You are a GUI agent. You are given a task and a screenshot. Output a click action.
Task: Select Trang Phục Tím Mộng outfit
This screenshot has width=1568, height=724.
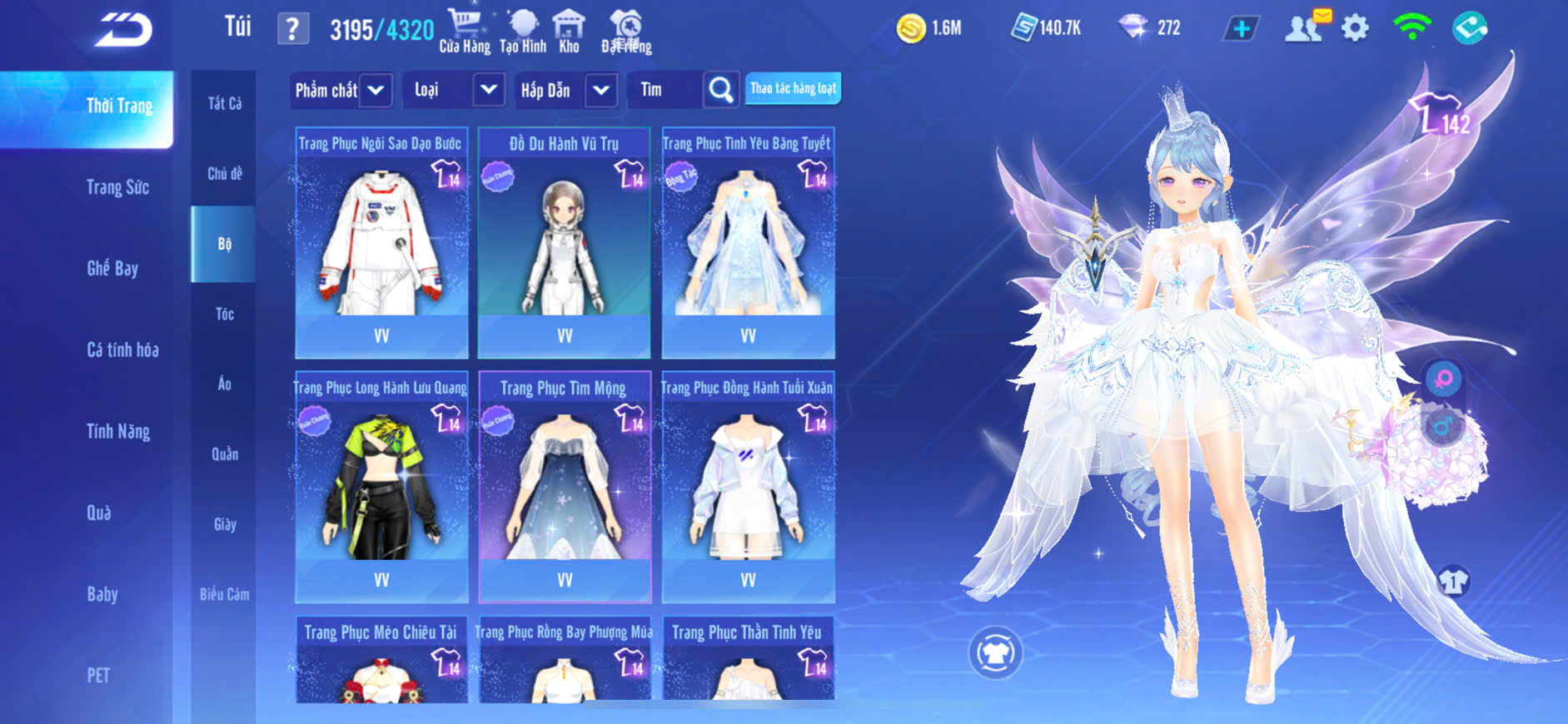point(565,486)
